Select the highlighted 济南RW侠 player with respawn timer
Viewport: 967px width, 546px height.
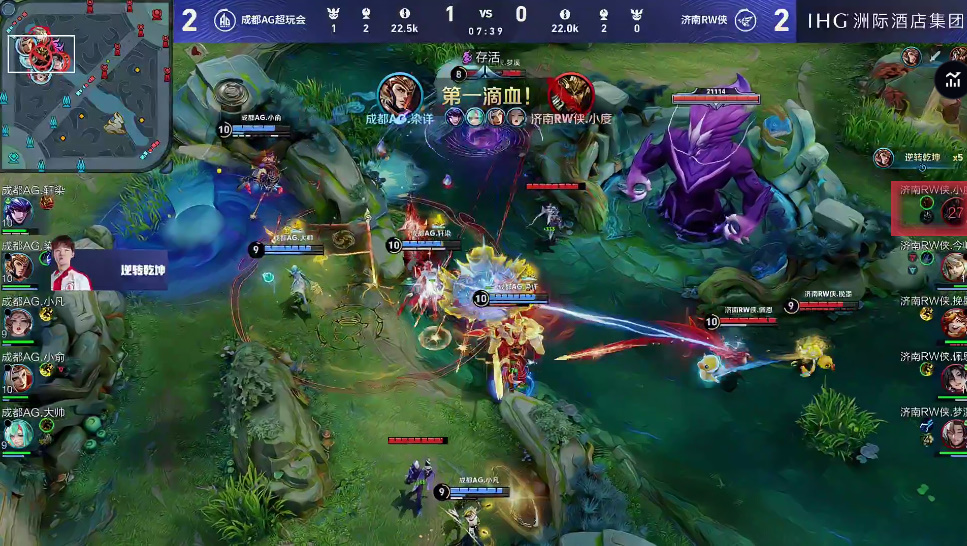click(929, 209)
